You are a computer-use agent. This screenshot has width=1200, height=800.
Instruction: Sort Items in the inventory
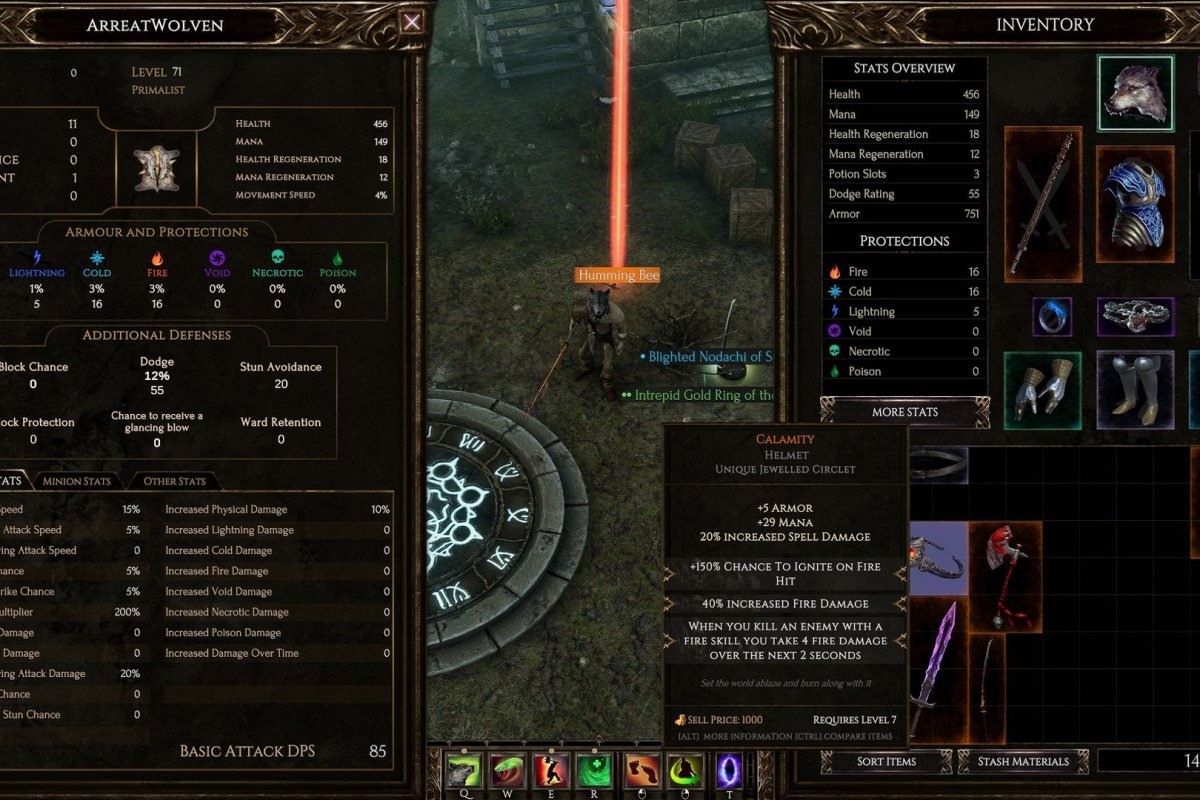click(x=885, y=762)
